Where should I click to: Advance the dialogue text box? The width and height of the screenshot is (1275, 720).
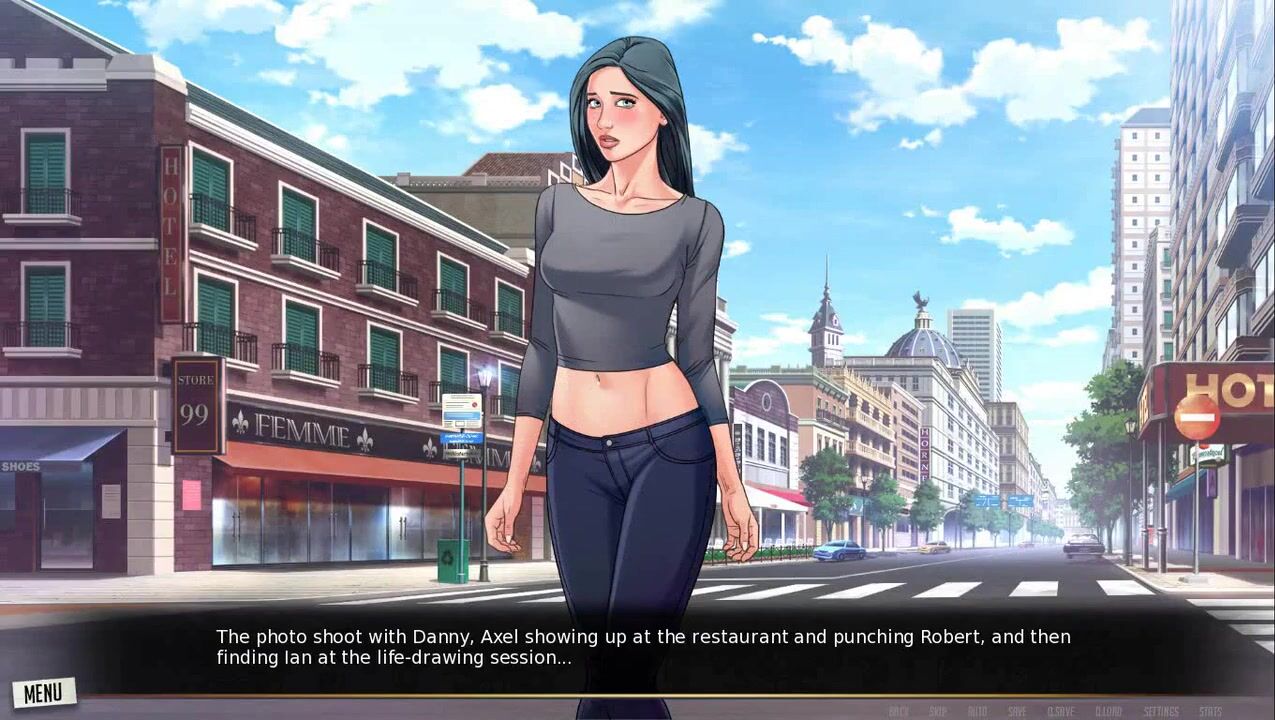point(640,647)
